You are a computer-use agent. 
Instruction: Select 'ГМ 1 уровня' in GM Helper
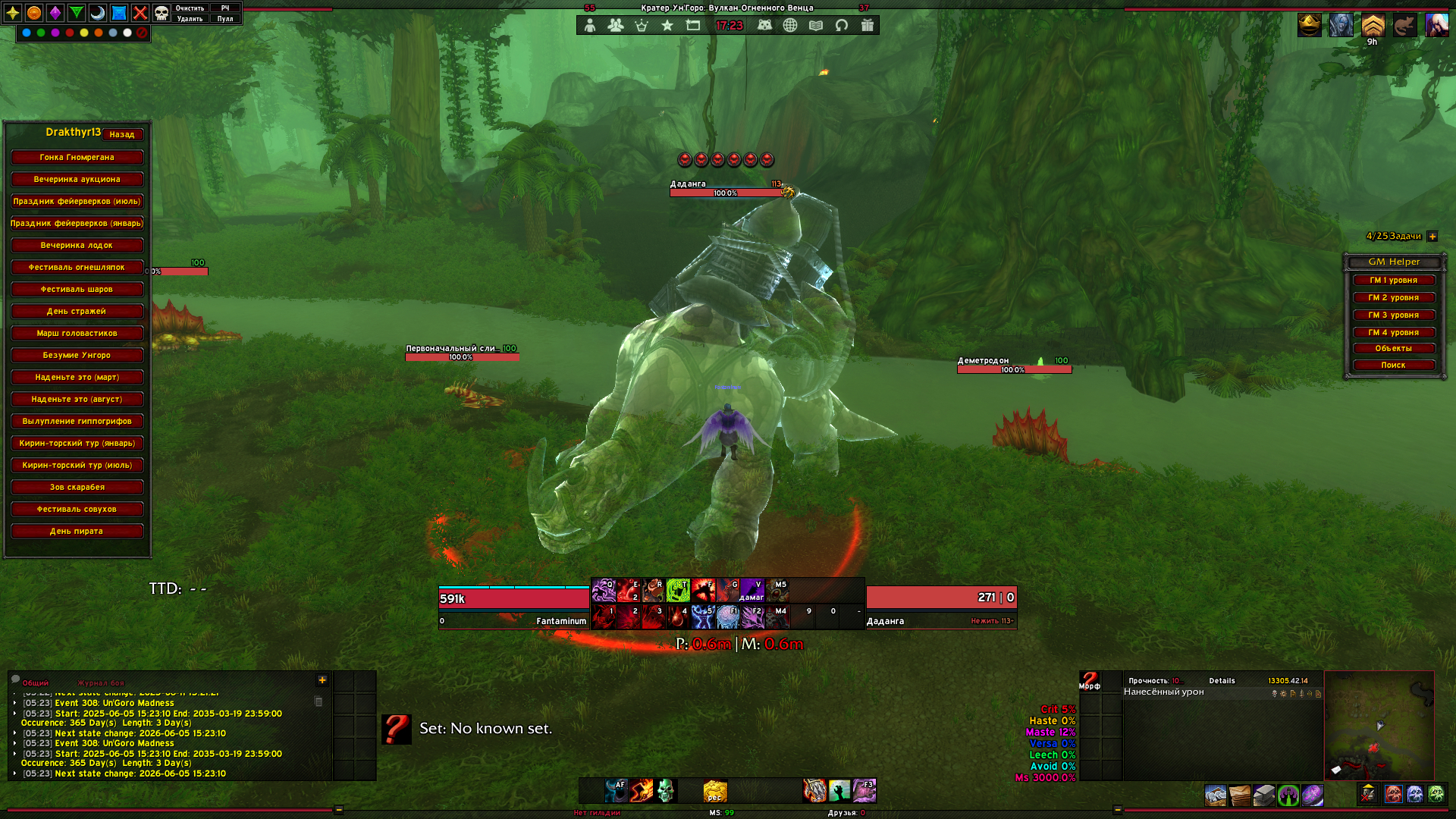1393,280
